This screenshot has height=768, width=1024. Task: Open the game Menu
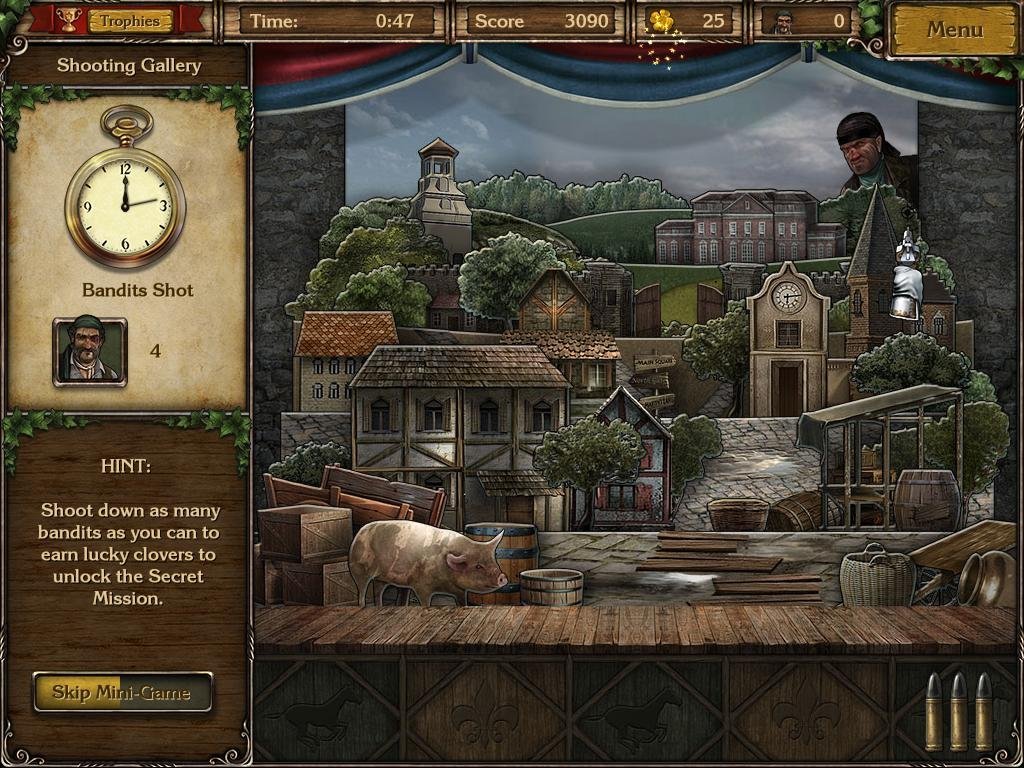pyautogui.click(x=954, y=30)
